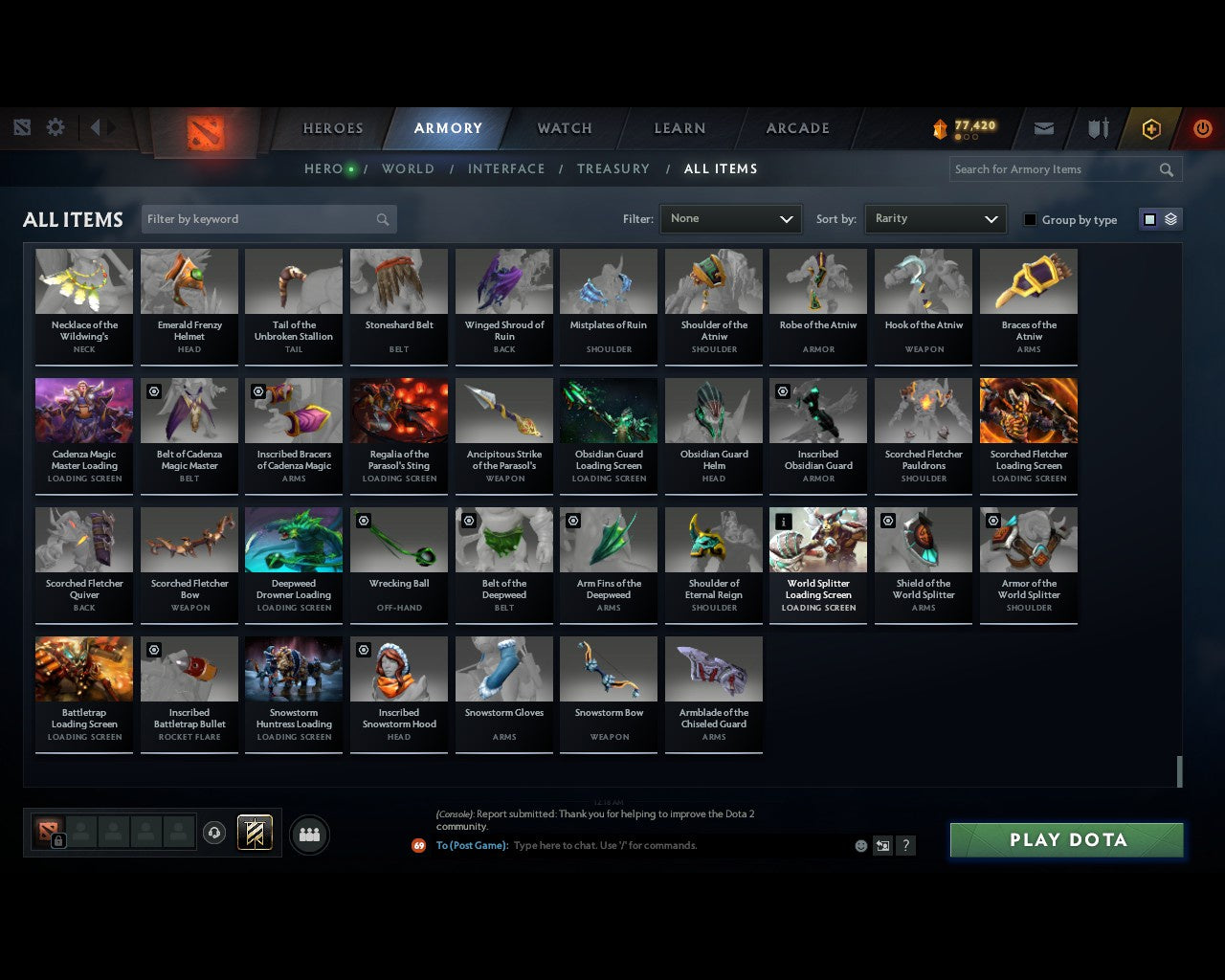Open settings with the gear icon
The image size is (1225, 980).
(x=56, y=126)
